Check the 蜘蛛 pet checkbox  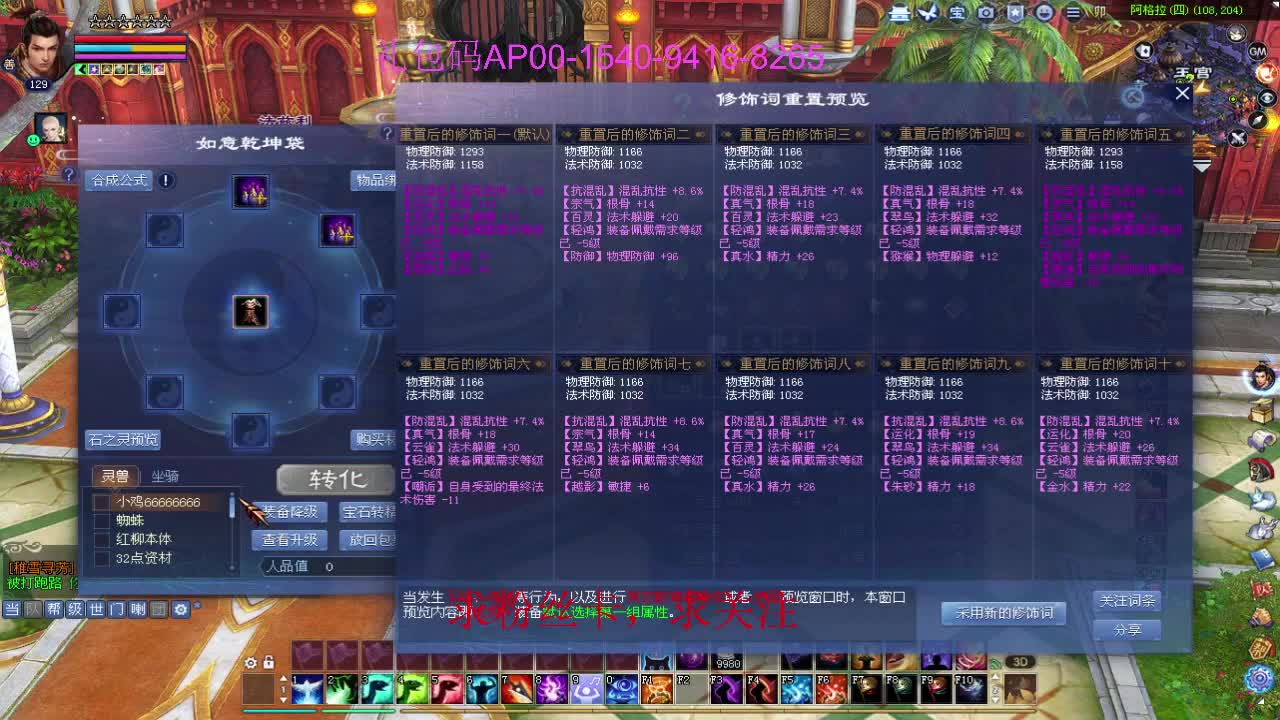[102, 521]
